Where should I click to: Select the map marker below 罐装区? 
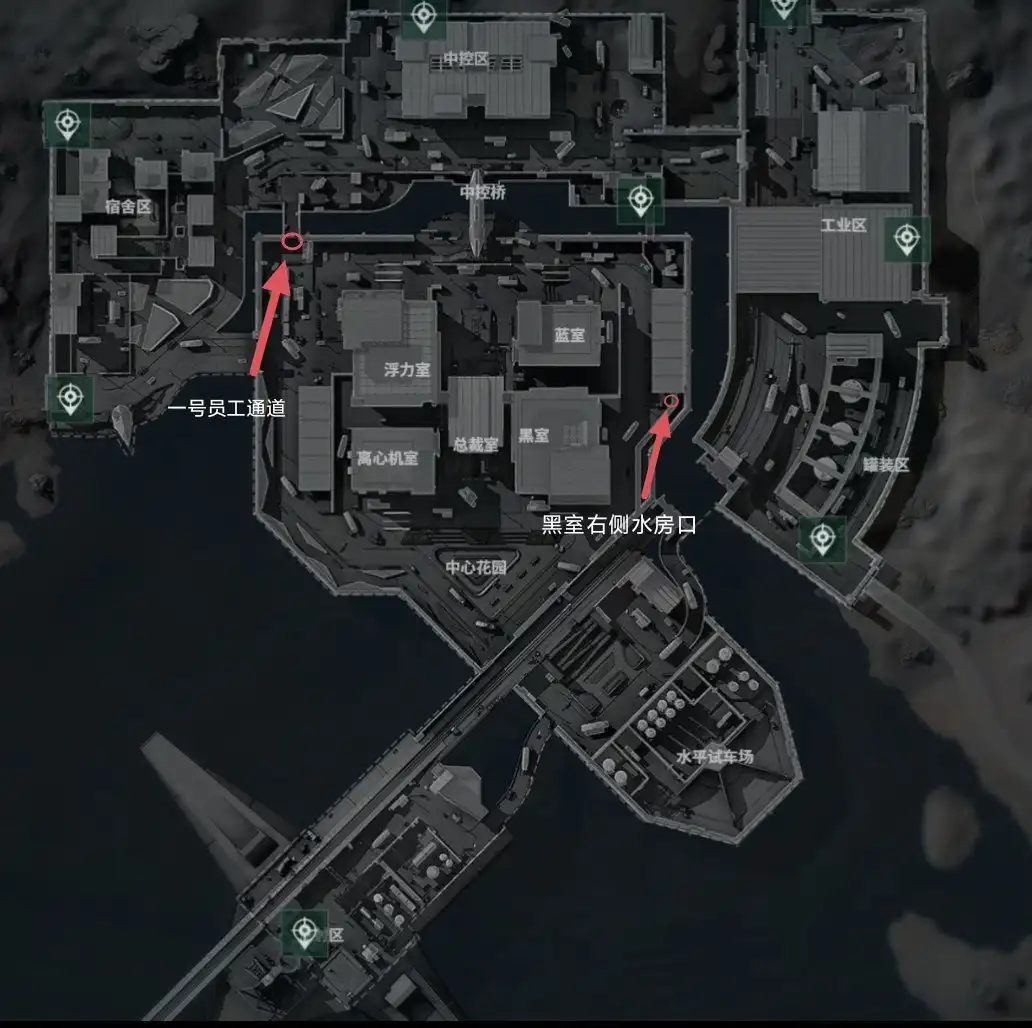tap(822, 539)
